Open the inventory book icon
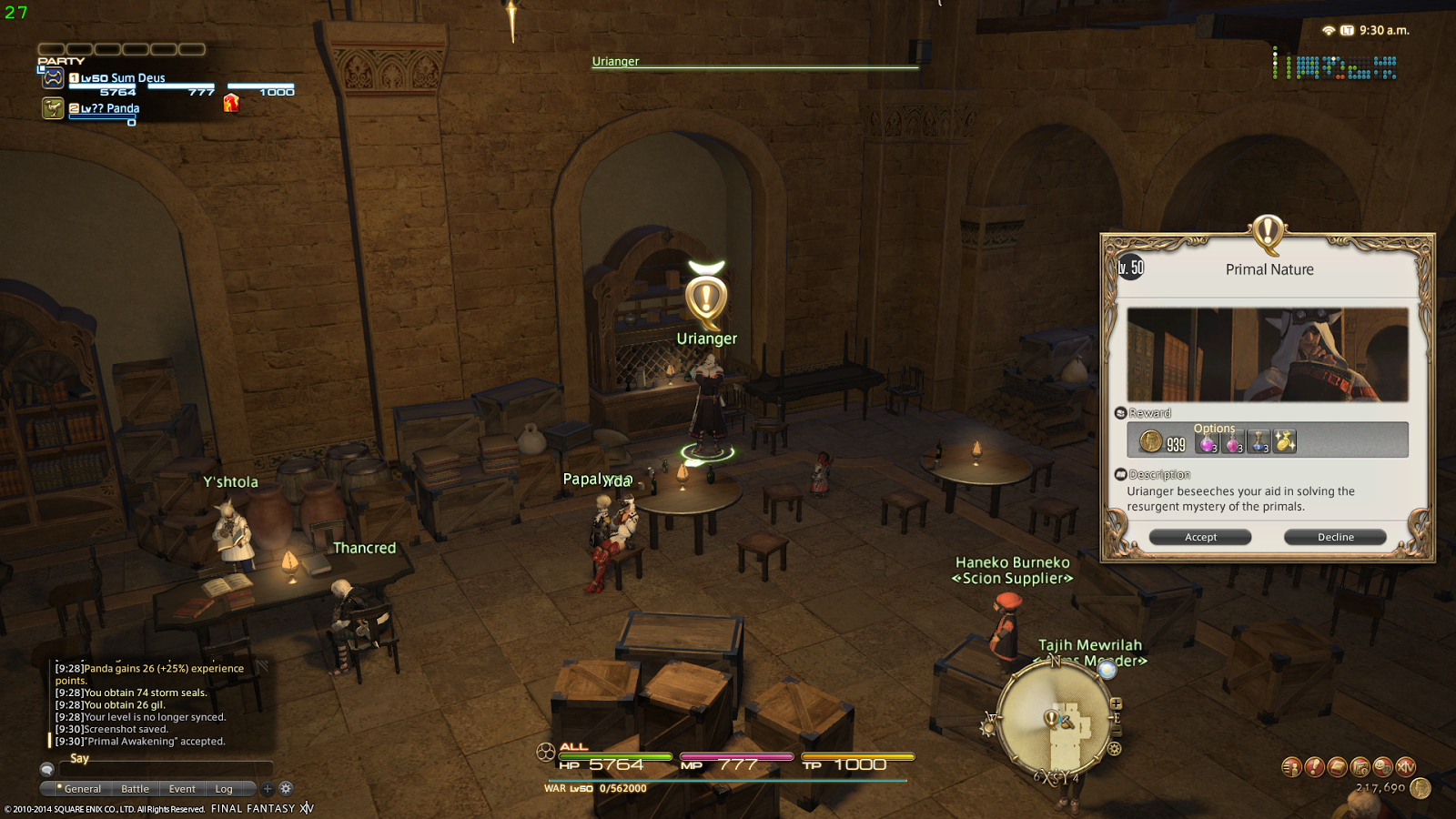Viewport: 1456px width, 819px height. [x=1336, y=766]
